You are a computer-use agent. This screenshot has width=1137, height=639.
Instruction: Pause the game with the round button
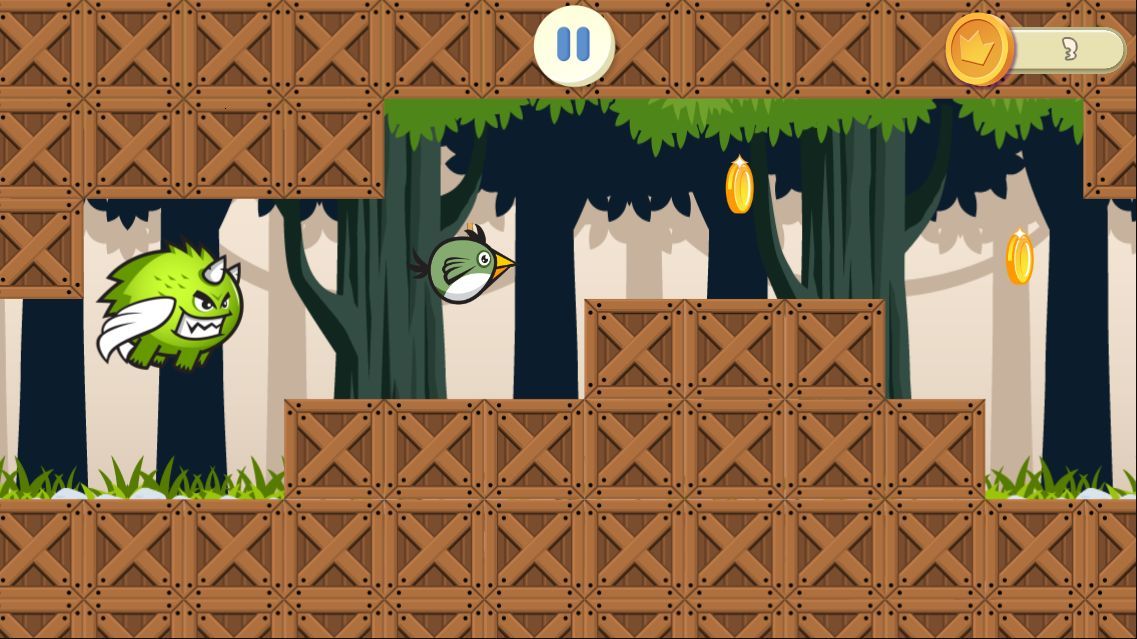tap(573, 45)
